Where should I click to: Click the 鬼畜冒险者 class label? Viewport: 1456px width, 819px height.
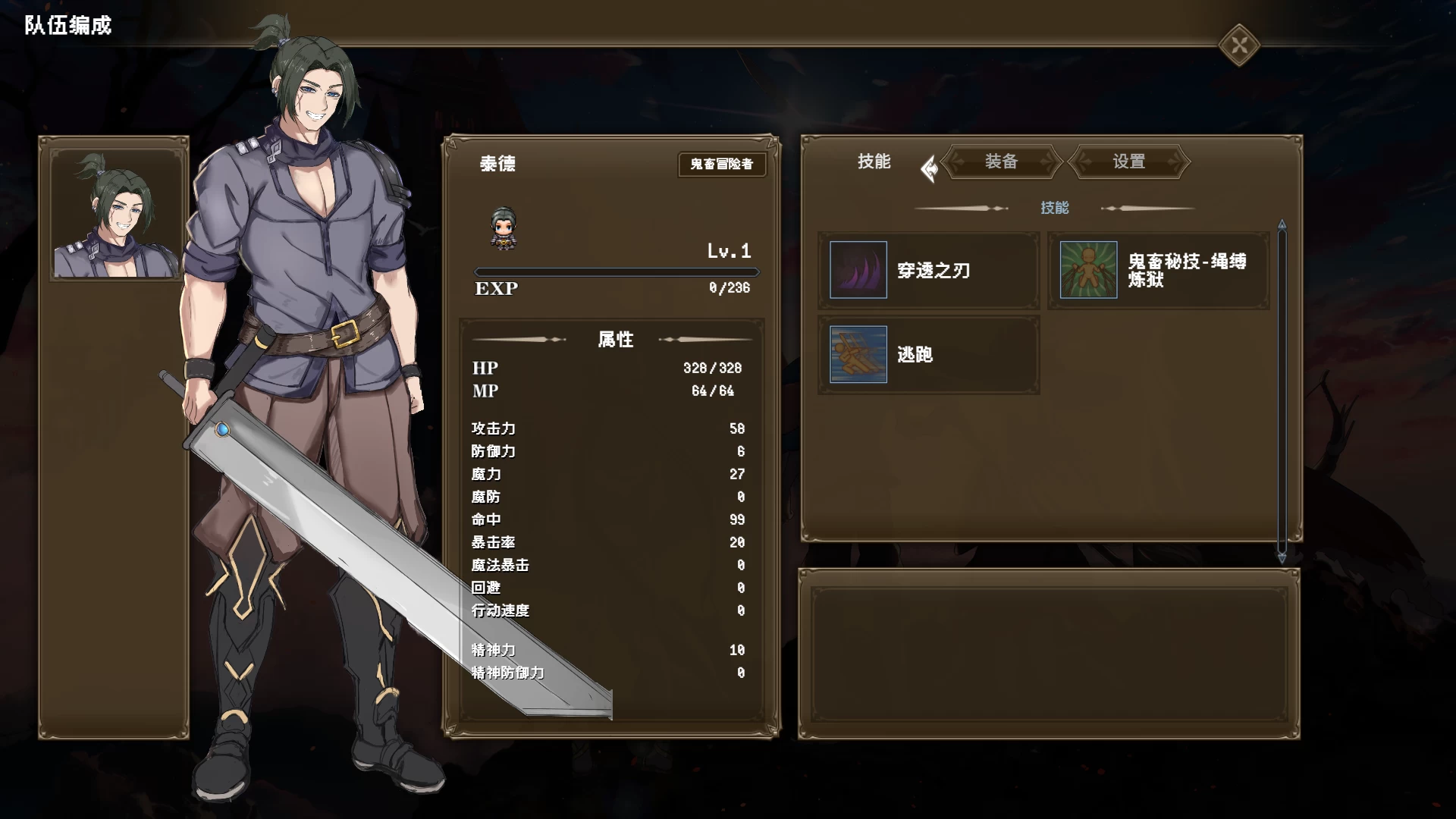[722, 165]
